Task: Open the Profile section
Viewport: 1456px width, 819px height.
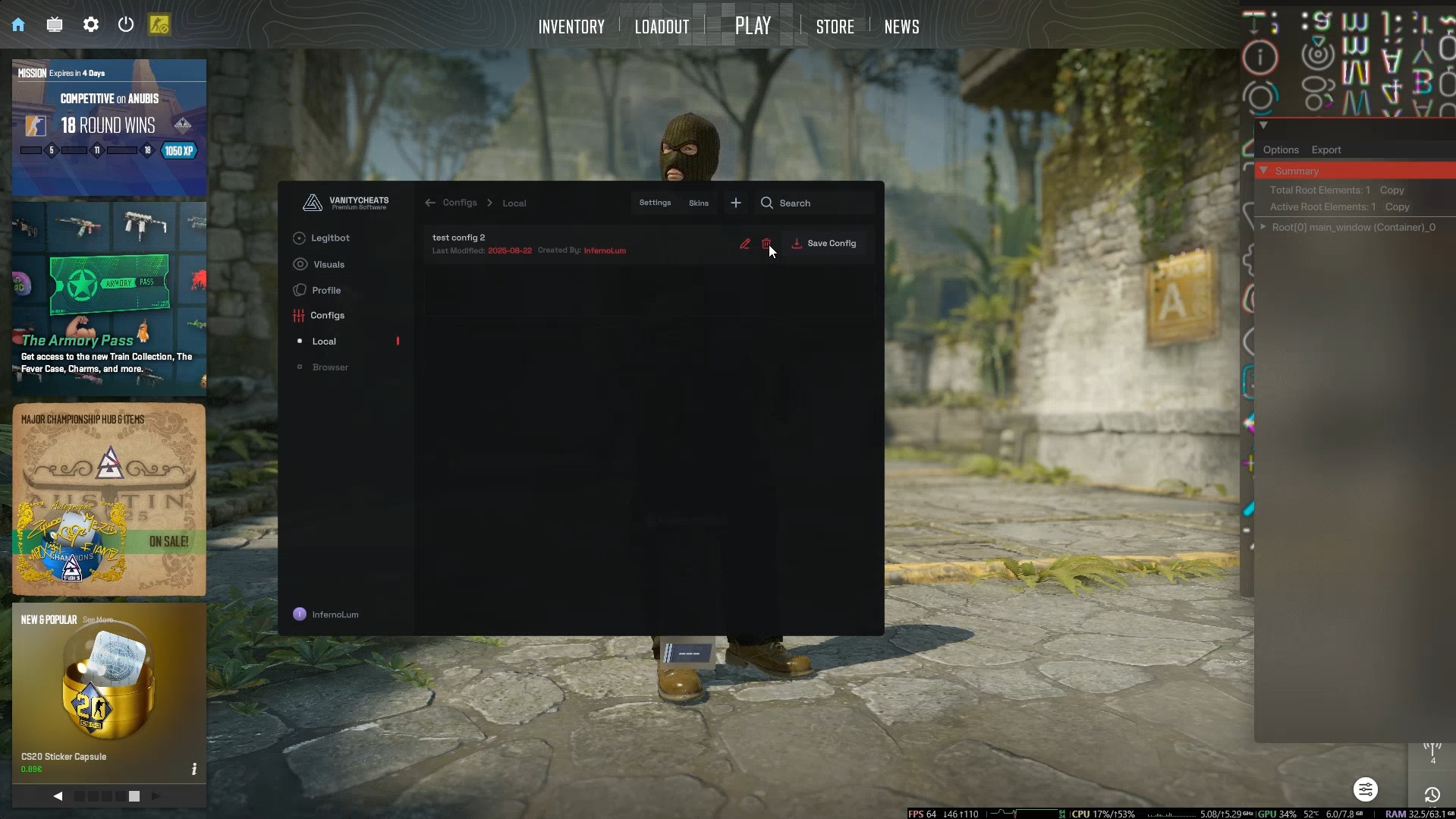Action: click(325, 291)
